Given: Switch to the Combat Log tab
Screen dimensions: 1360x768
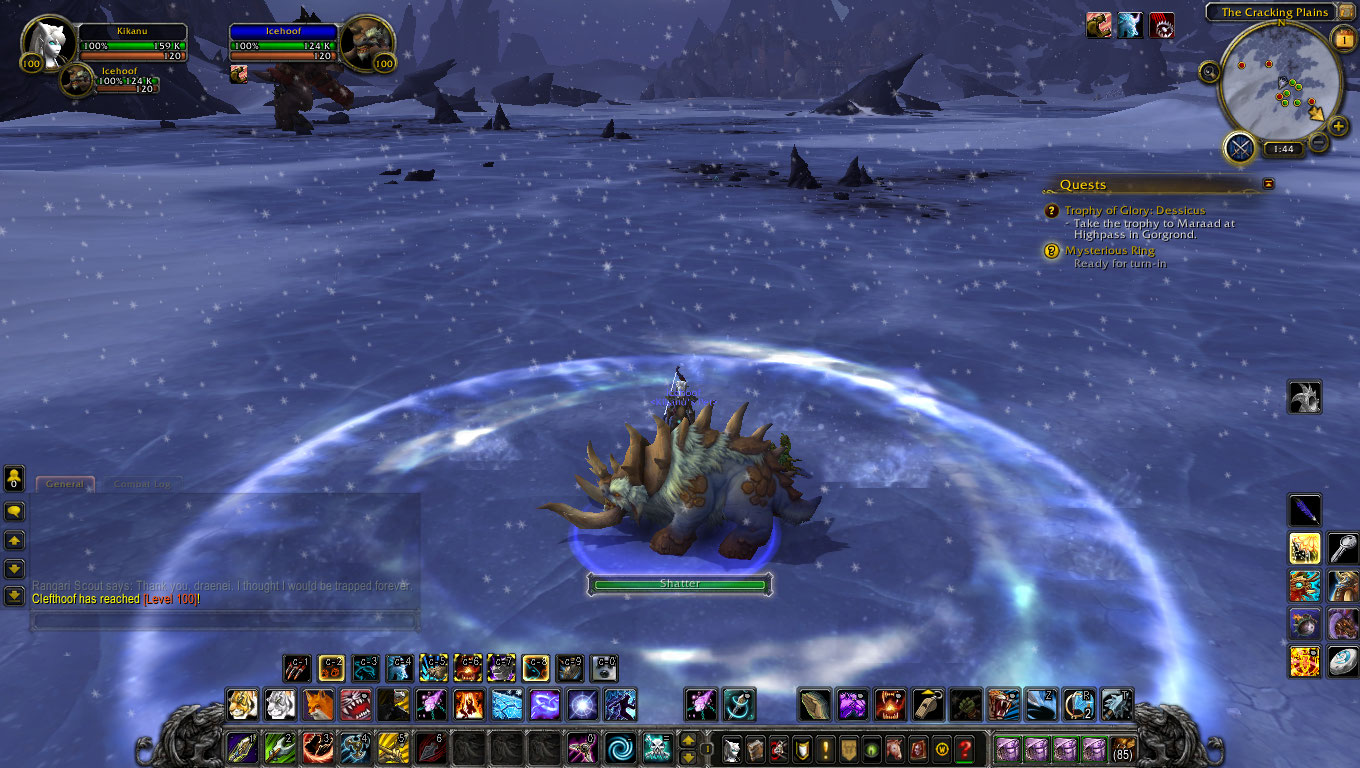Looking at the screenshot, I should (x=142, y=484).
